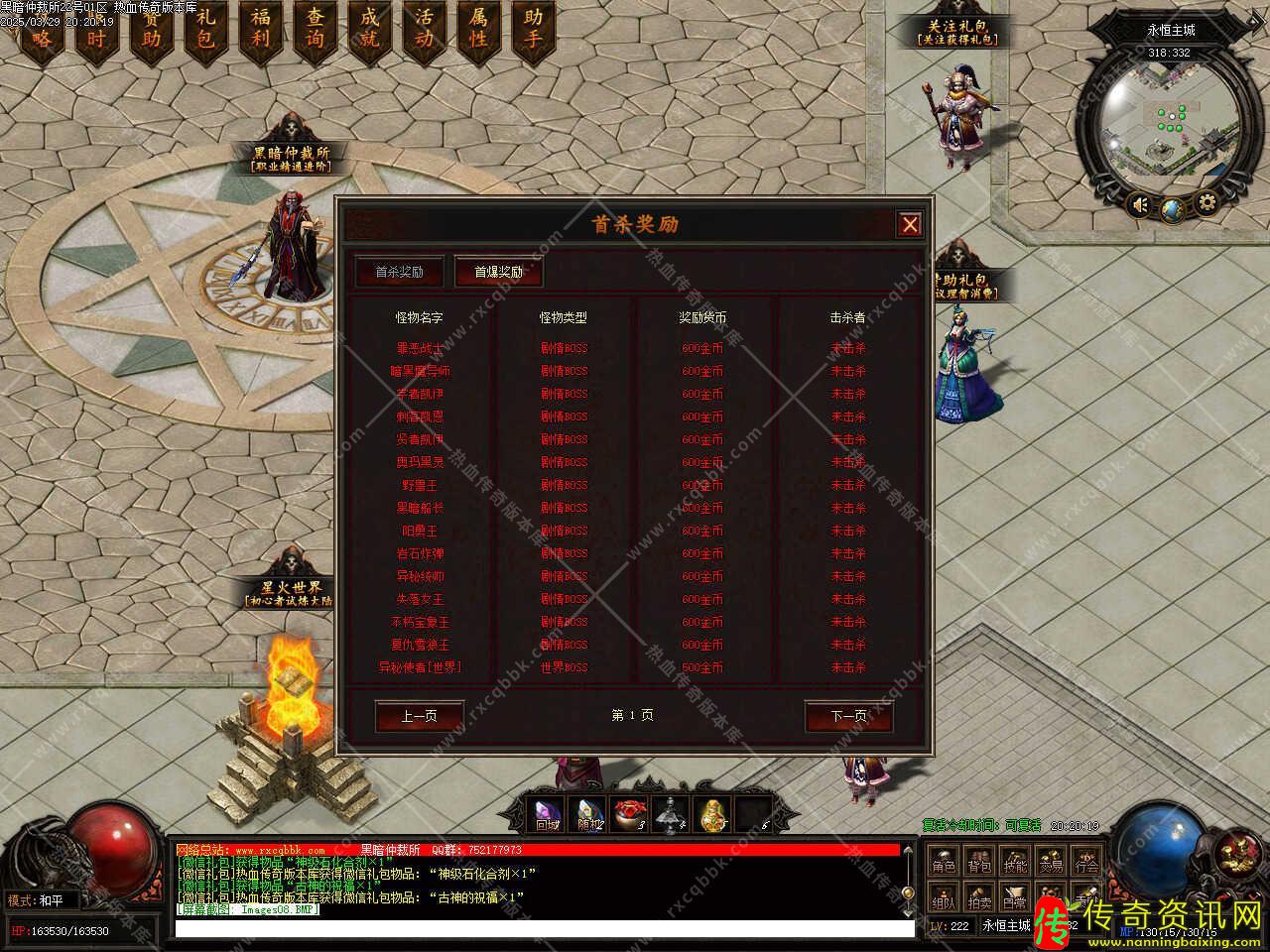Open the 活动 events banner
The height and width of the screenshot is (952, 1270).
coord(424,30)
